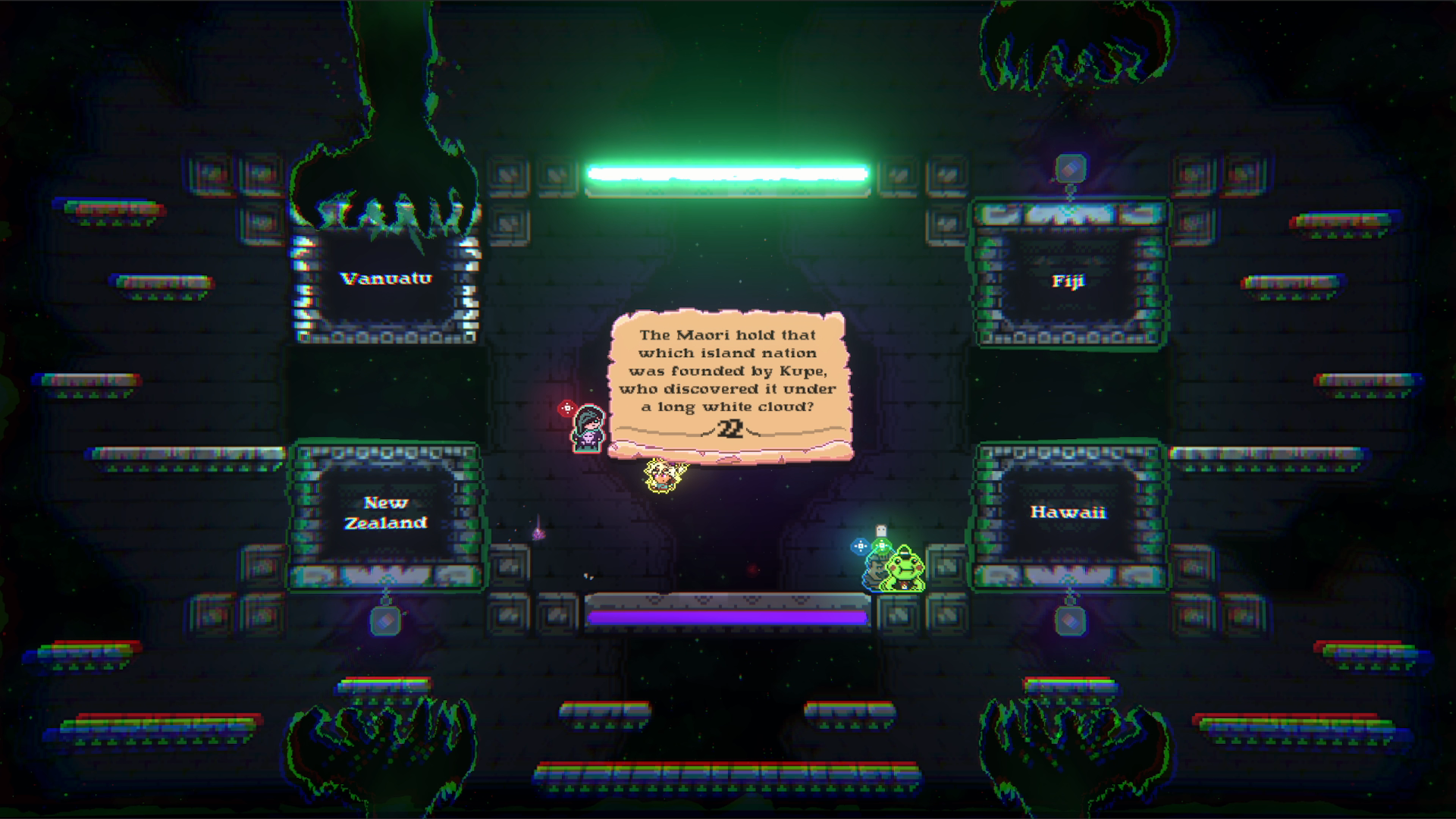Select the blue player marker next to the frog
The height and width of the screenshot is (819, 1456).
click(x=861, y=546)
